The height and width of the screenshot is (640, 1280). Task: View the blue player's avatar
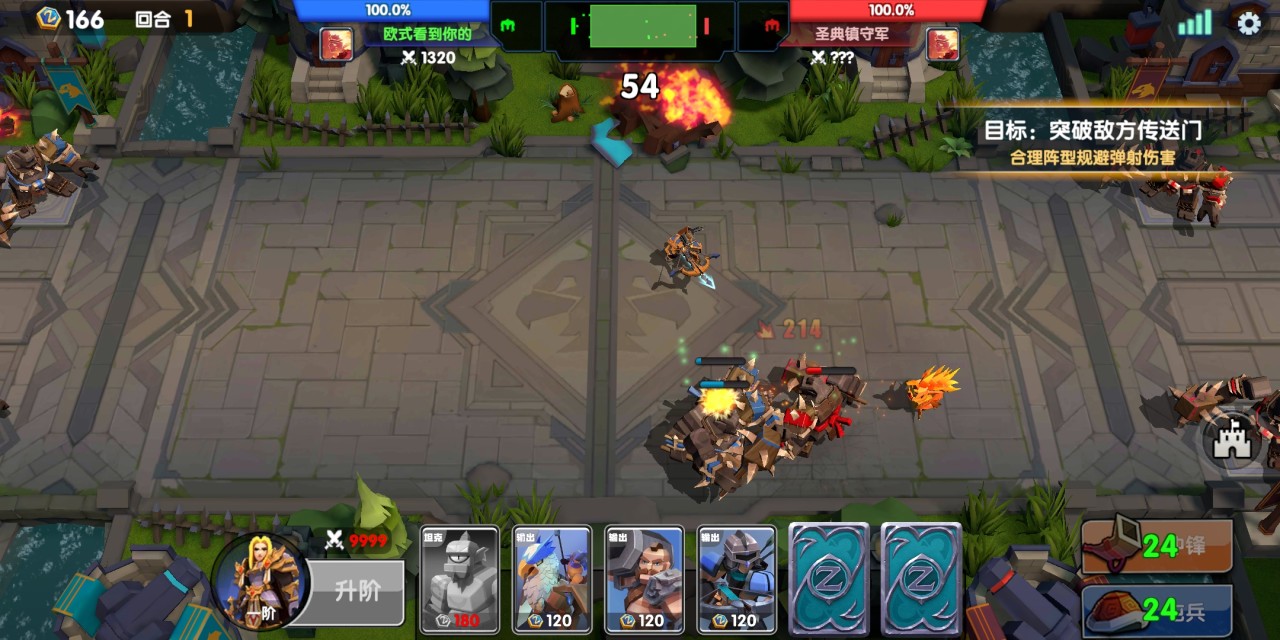pyautogui.click(x=336, y=44)
